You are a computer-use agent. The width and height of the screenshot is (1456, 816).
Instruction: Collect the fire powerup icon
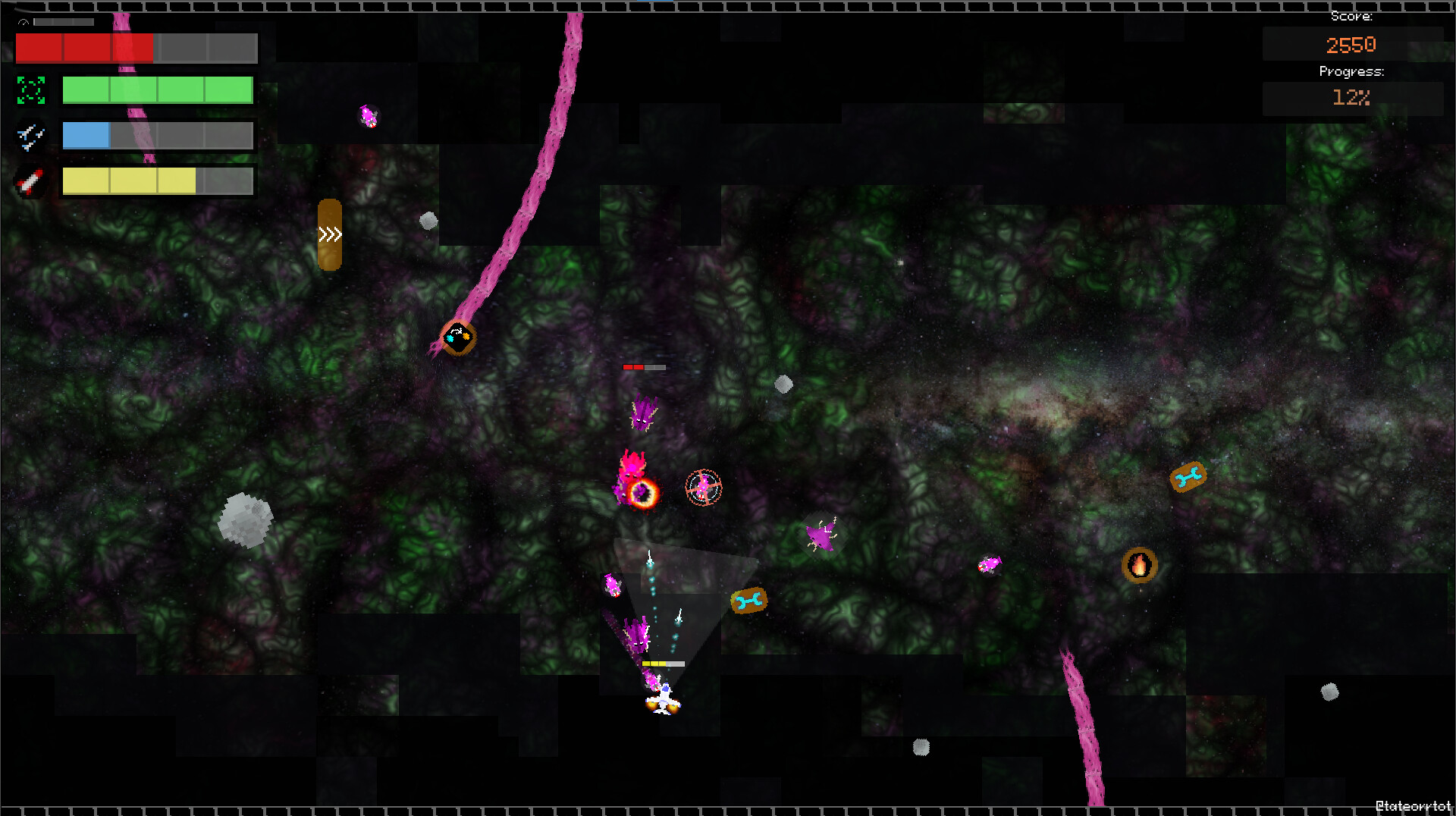1140,565
